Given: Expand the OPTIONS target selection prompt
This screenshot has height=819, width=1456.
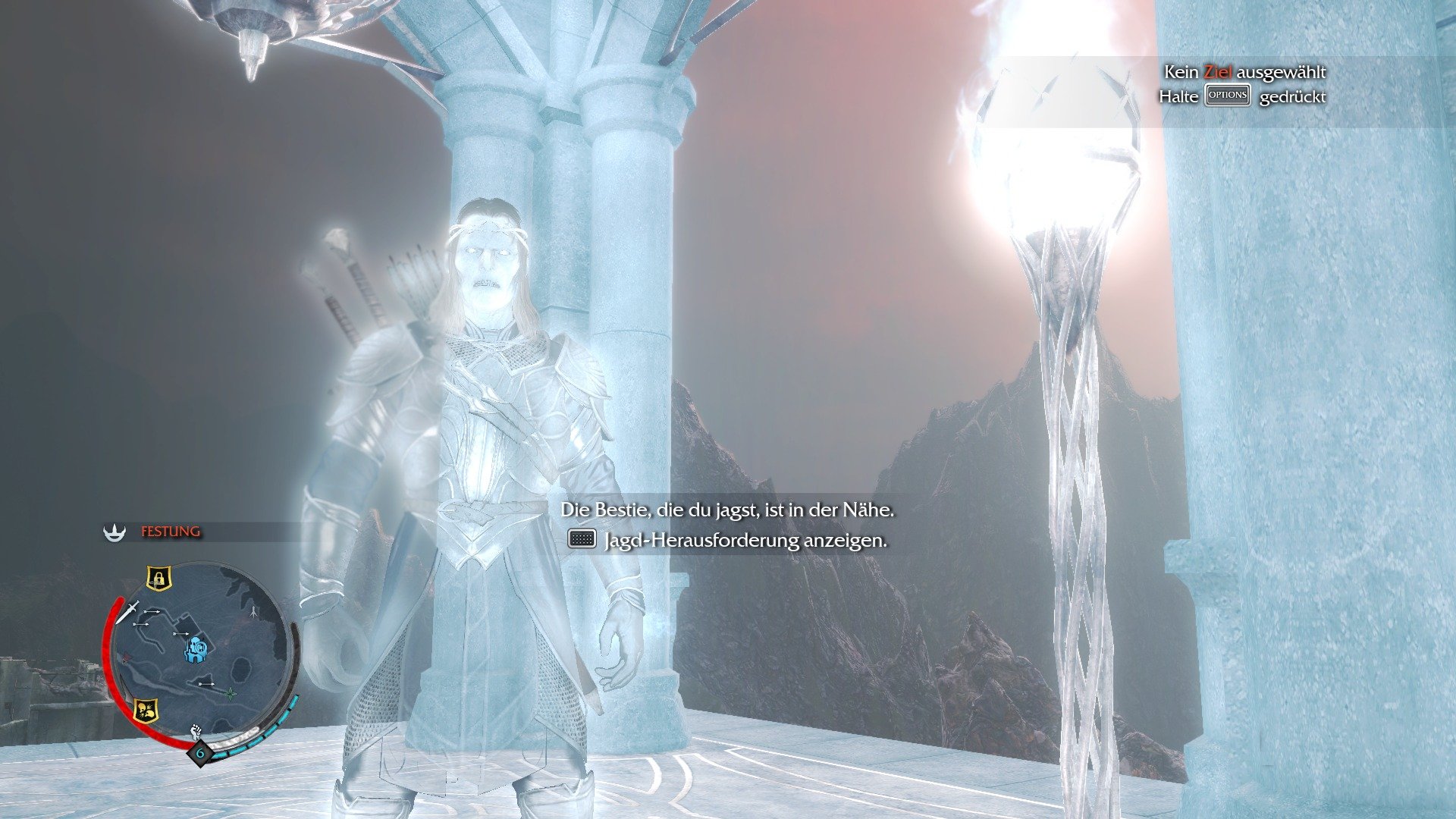Looking at the screenshot, I should pyautogui.click(x=1228, y=96).
